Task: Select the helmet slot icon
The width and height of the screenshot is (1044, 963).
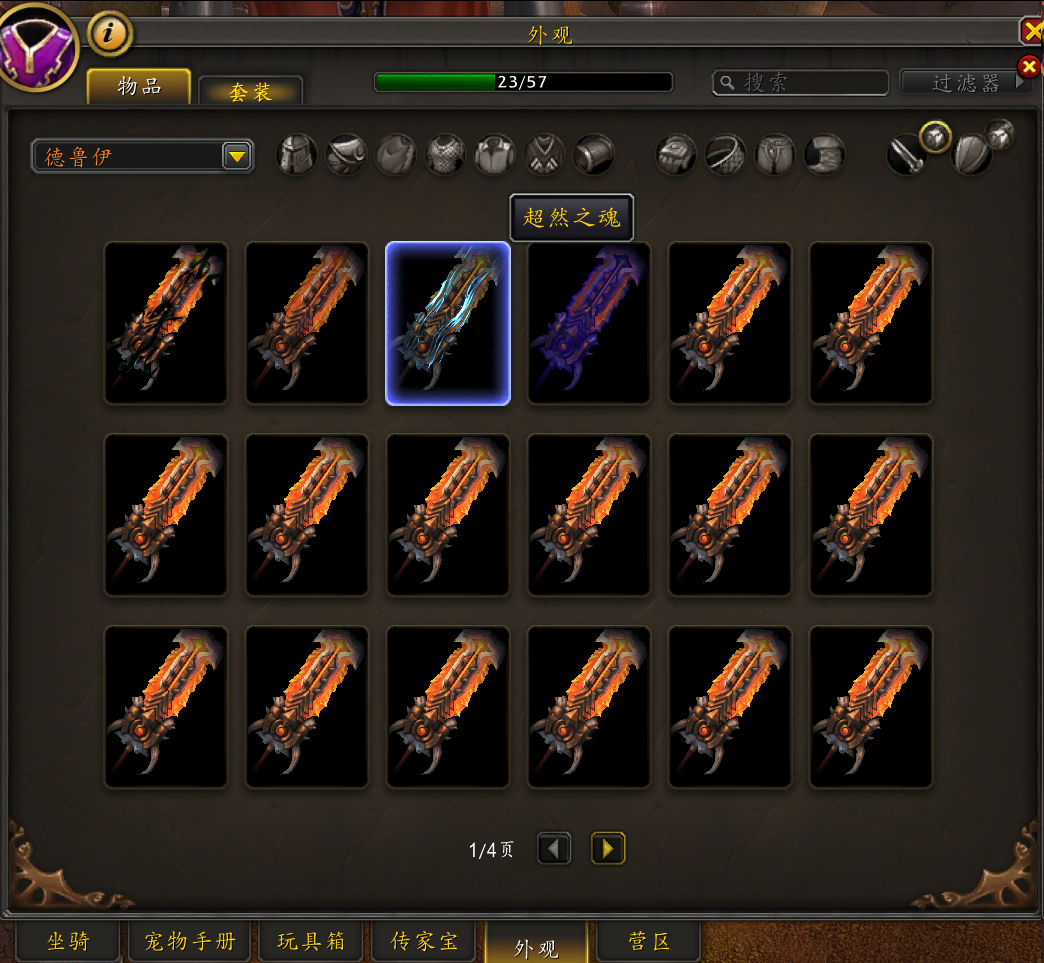Action: coord(297,155)
